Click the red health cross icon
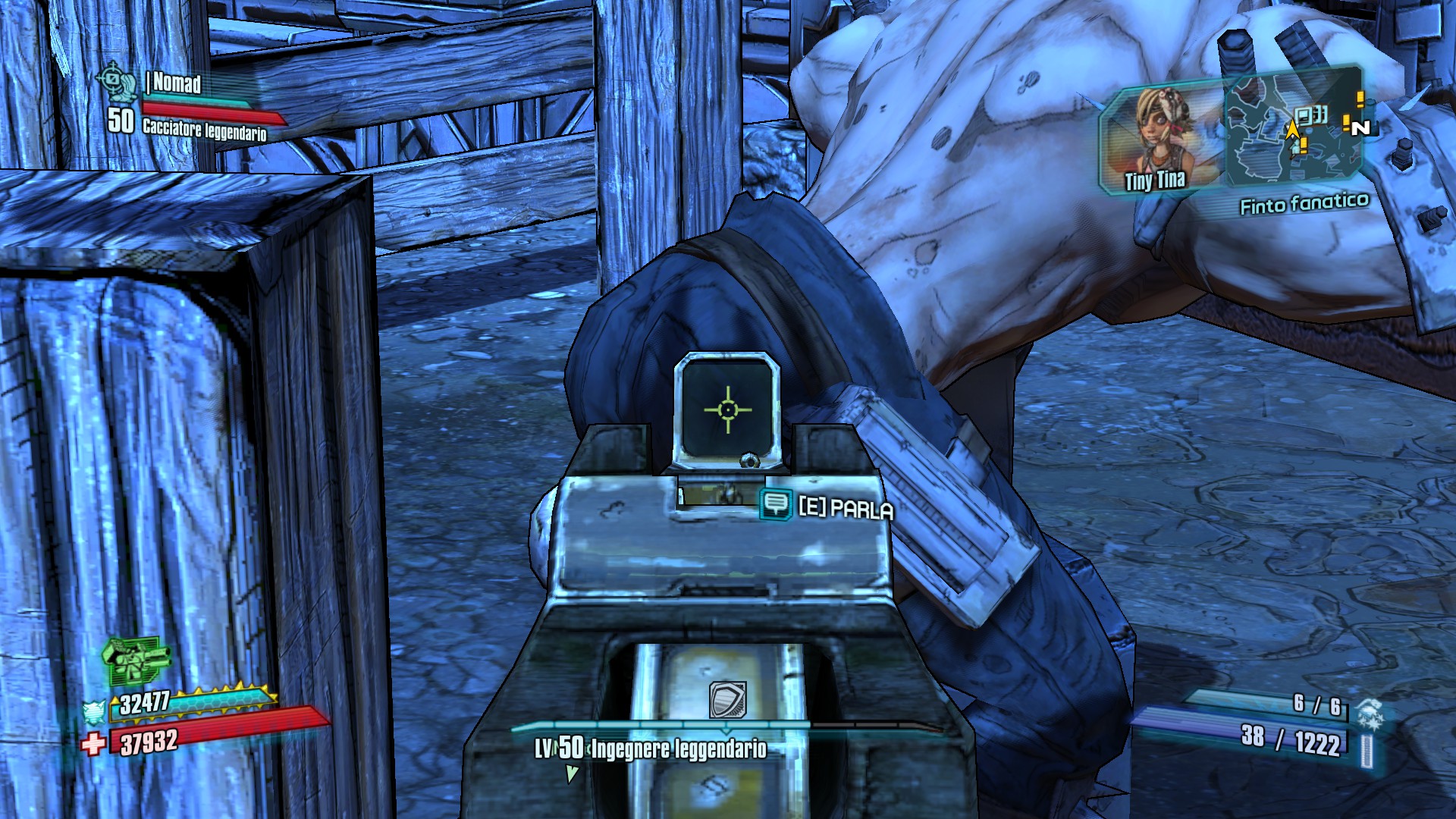 [94, 743]
